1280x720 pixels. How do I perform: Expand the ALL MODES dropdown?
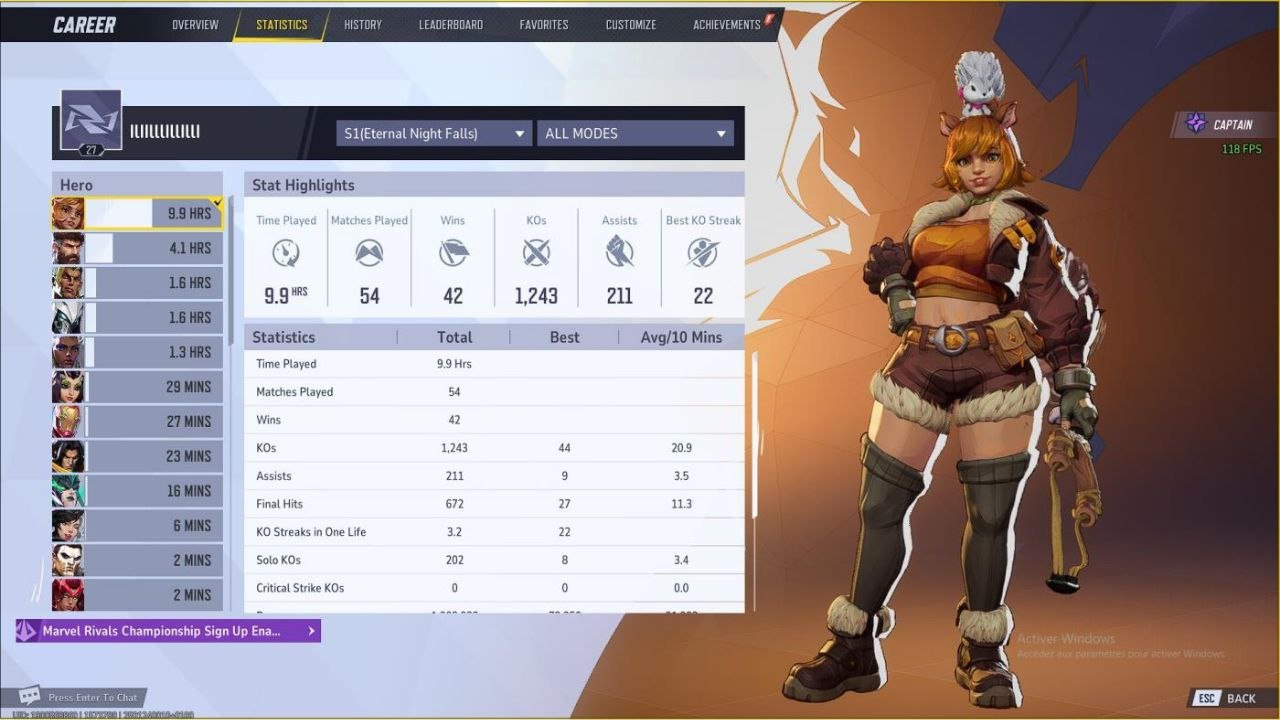(x=635, y=133)
